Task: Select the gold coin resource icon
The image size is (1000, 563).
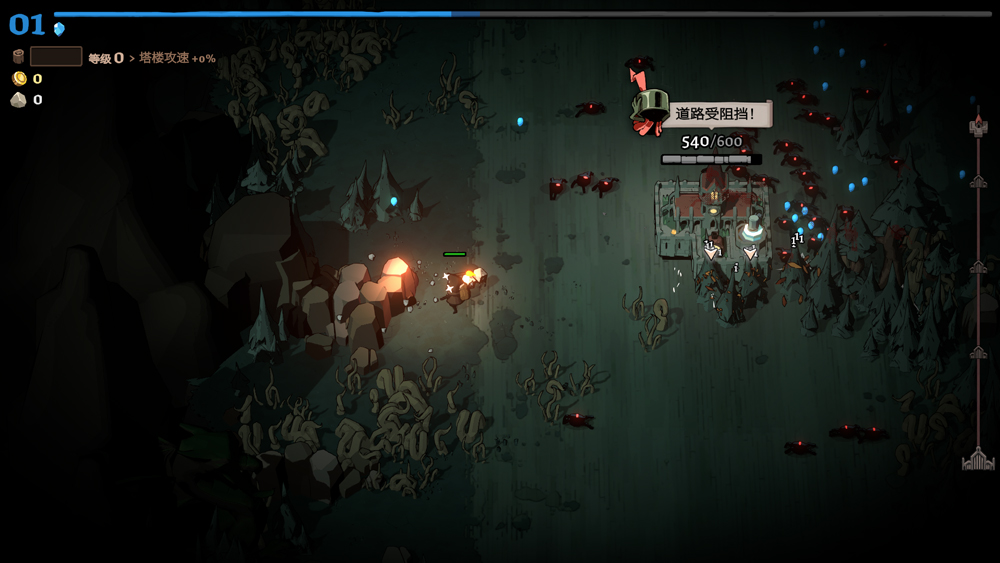Action: pos(19,78)
